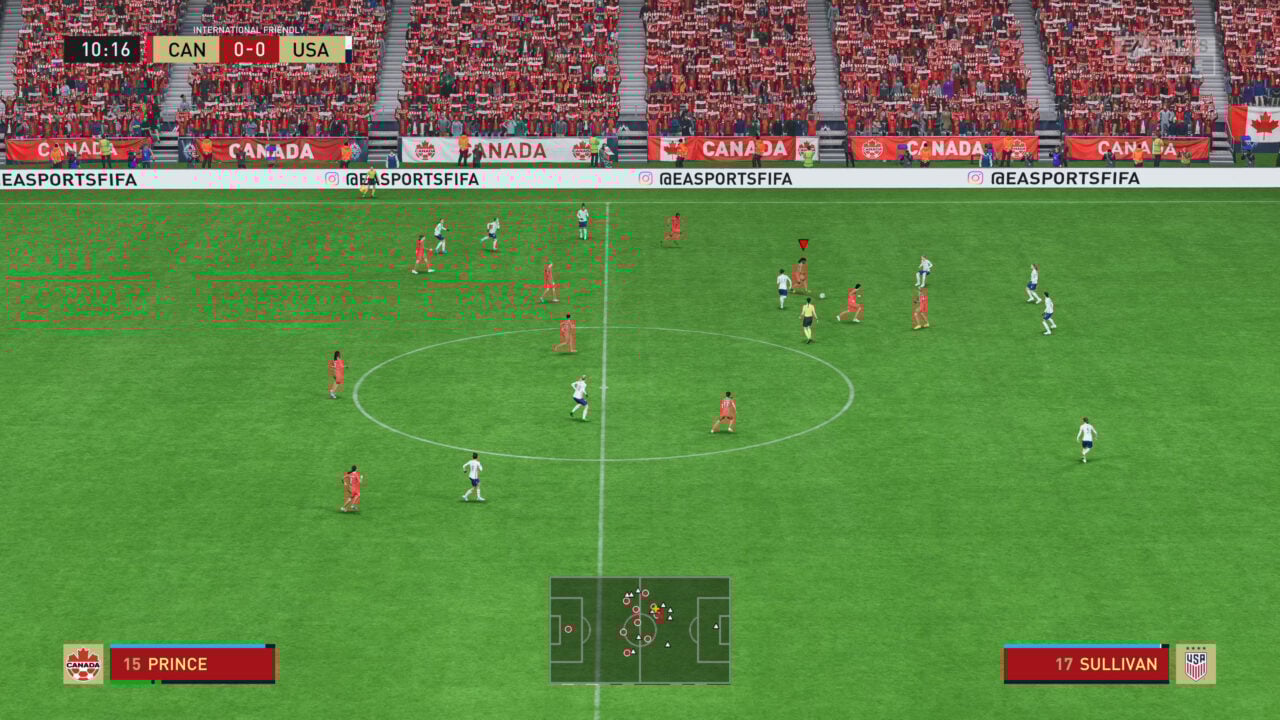The image size is (1280, 720).
Task: Toggle the match clock showing 10:16
Action: (105, 47)
